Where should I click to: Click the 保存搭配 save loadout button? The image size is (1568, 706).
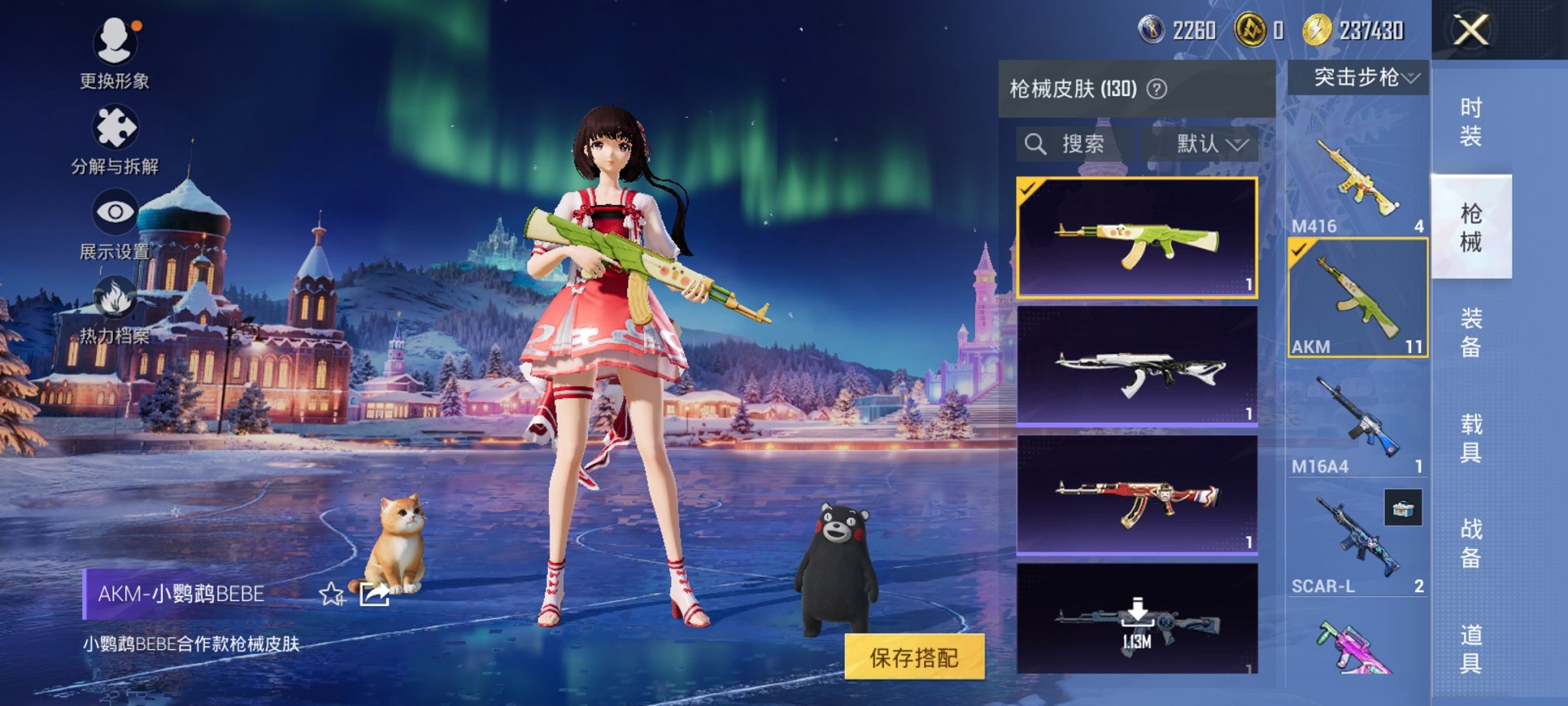tap(914, 658)
